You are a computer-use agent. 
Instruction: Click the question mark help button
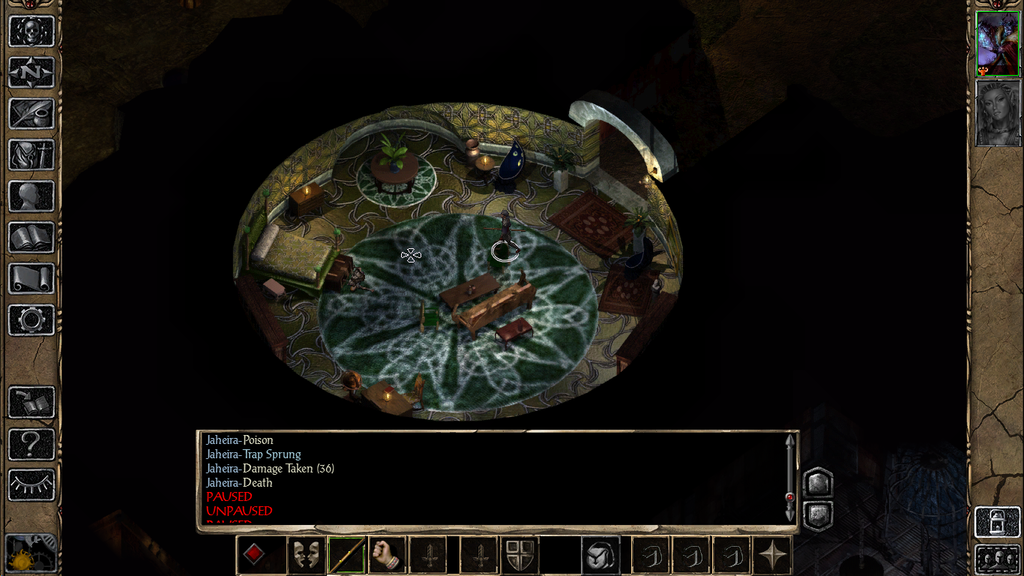[x=31, y=443]
